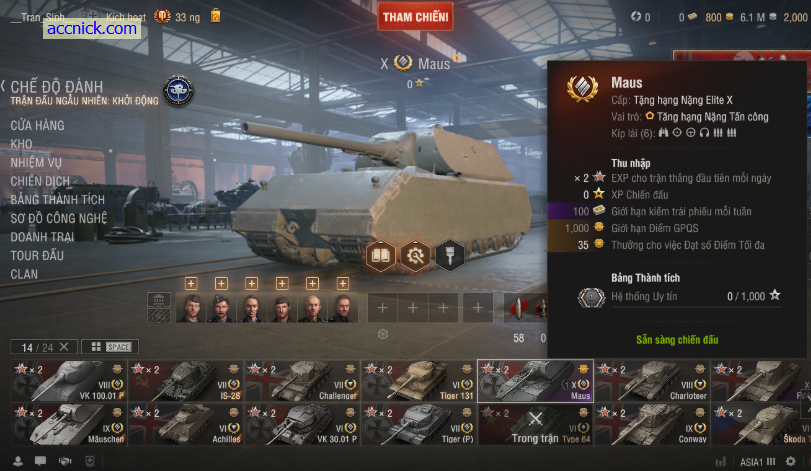
Task: Open the CỬA HÀNG store menu
Action: tap(37, 126)
